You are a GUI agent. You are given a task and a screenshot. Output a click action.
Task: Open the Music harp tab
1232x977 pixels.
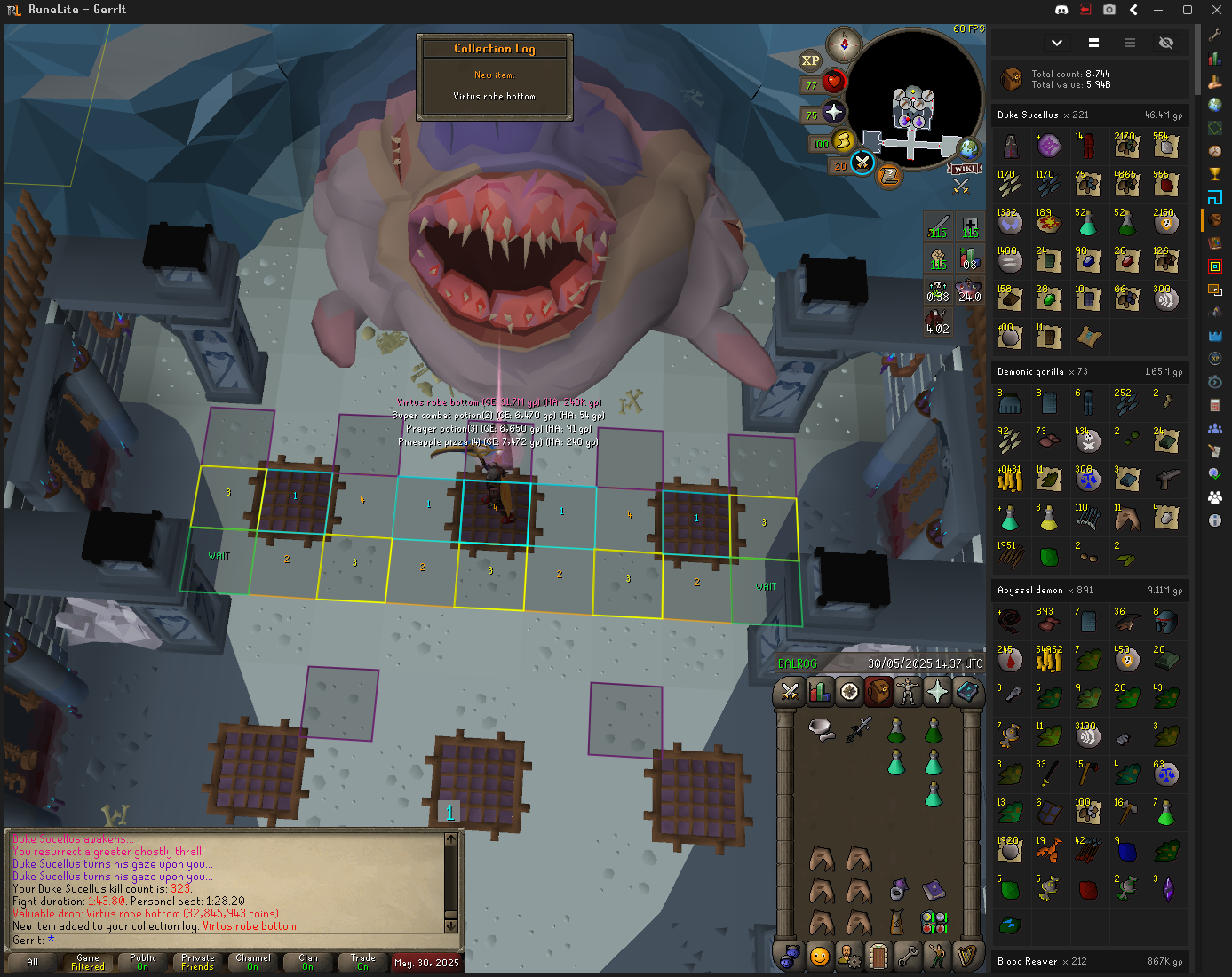[x=966, y=956]
